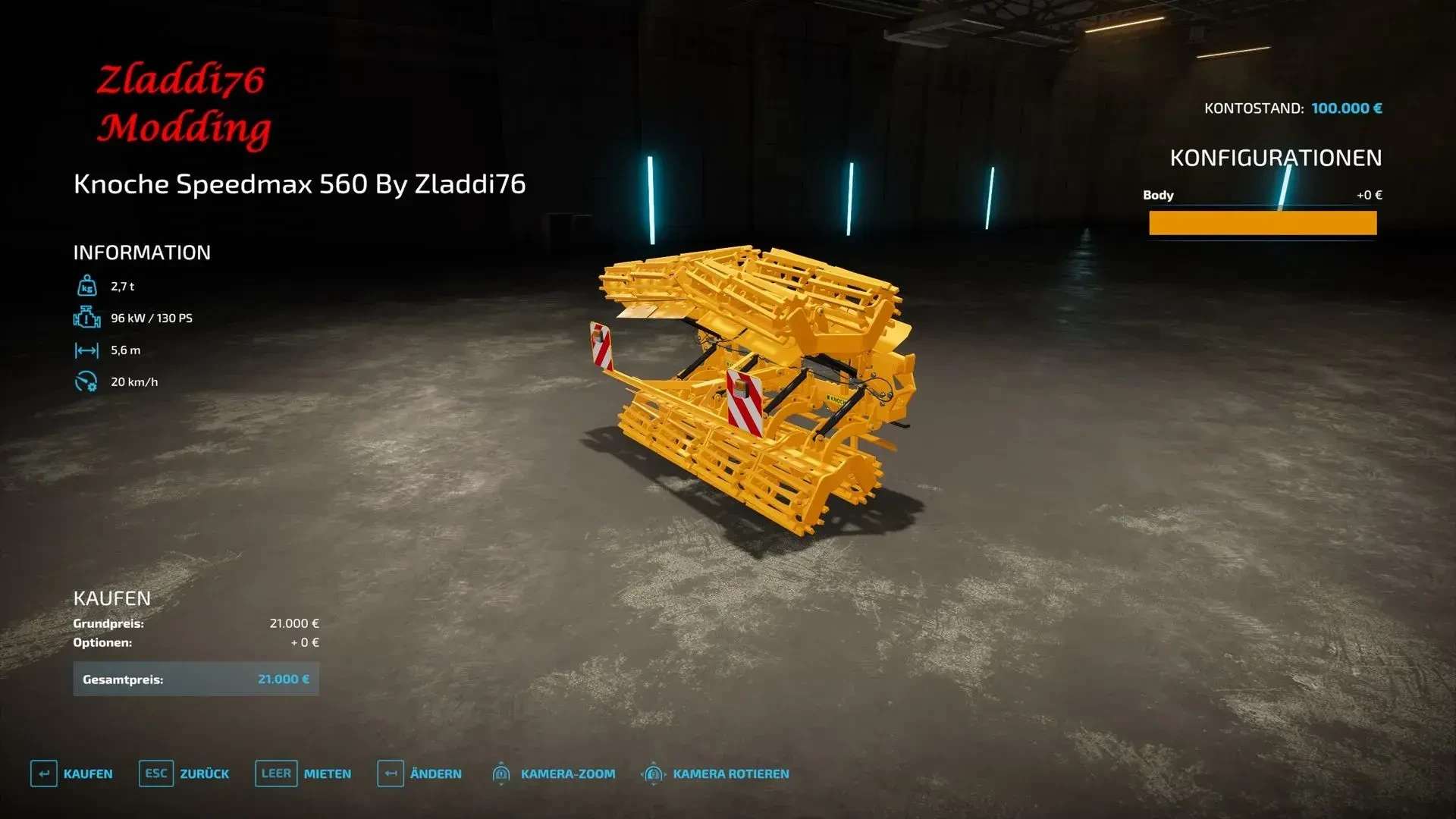Select the speed icon beside 20 km/h

tap(88, 382)
